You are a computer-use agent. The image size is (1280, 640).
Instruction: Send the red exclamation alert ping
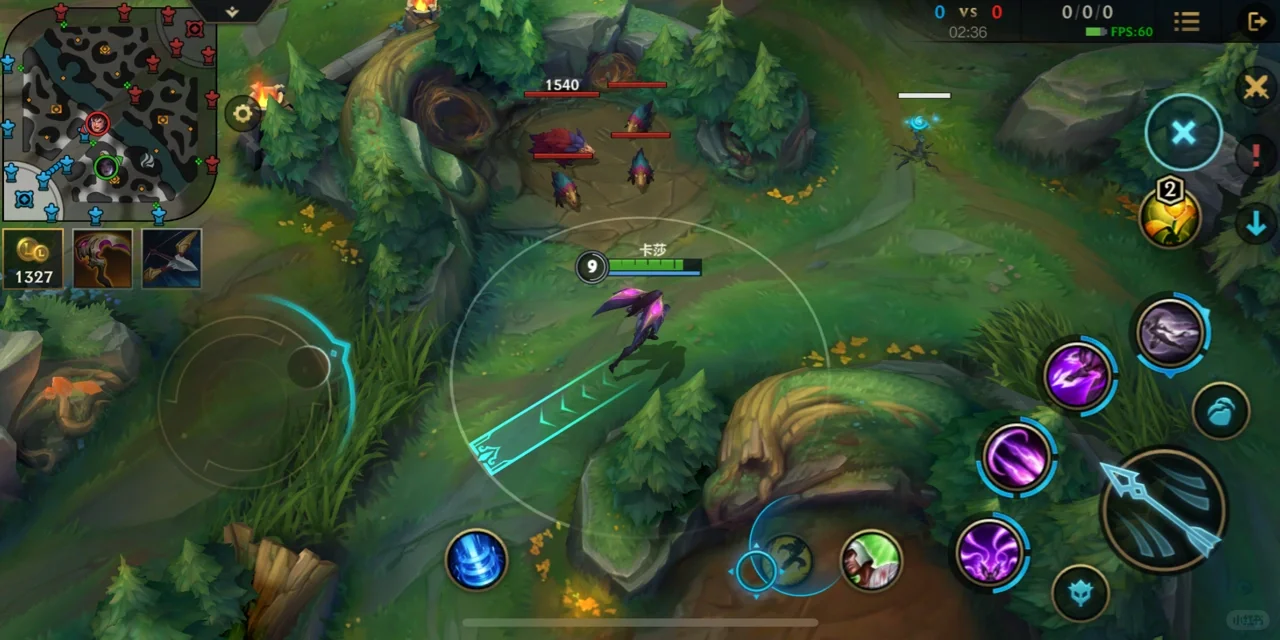[x=1256, y=156]
